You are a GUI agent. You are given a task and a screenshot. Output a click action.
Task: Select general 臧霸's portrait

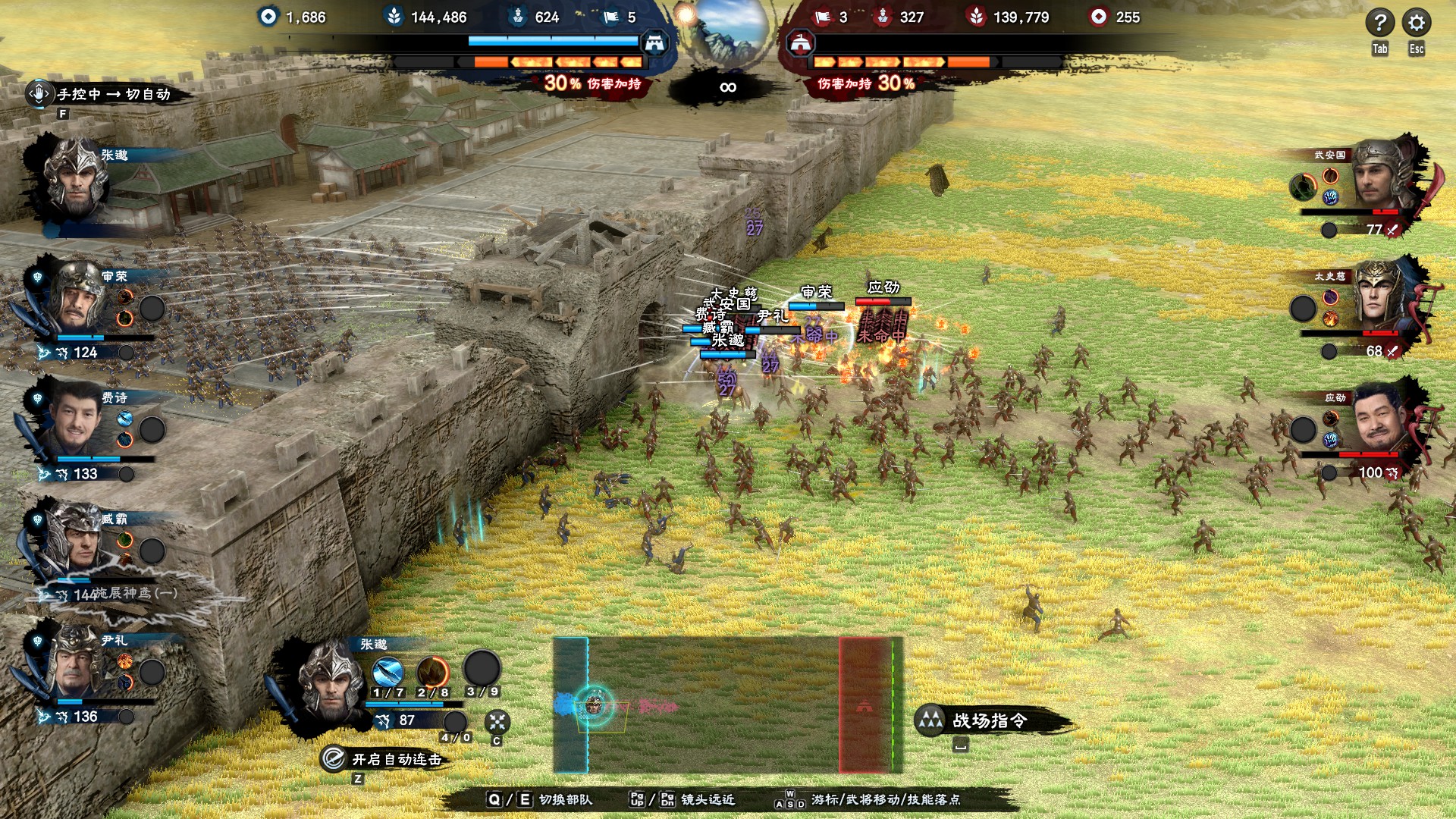76,540
